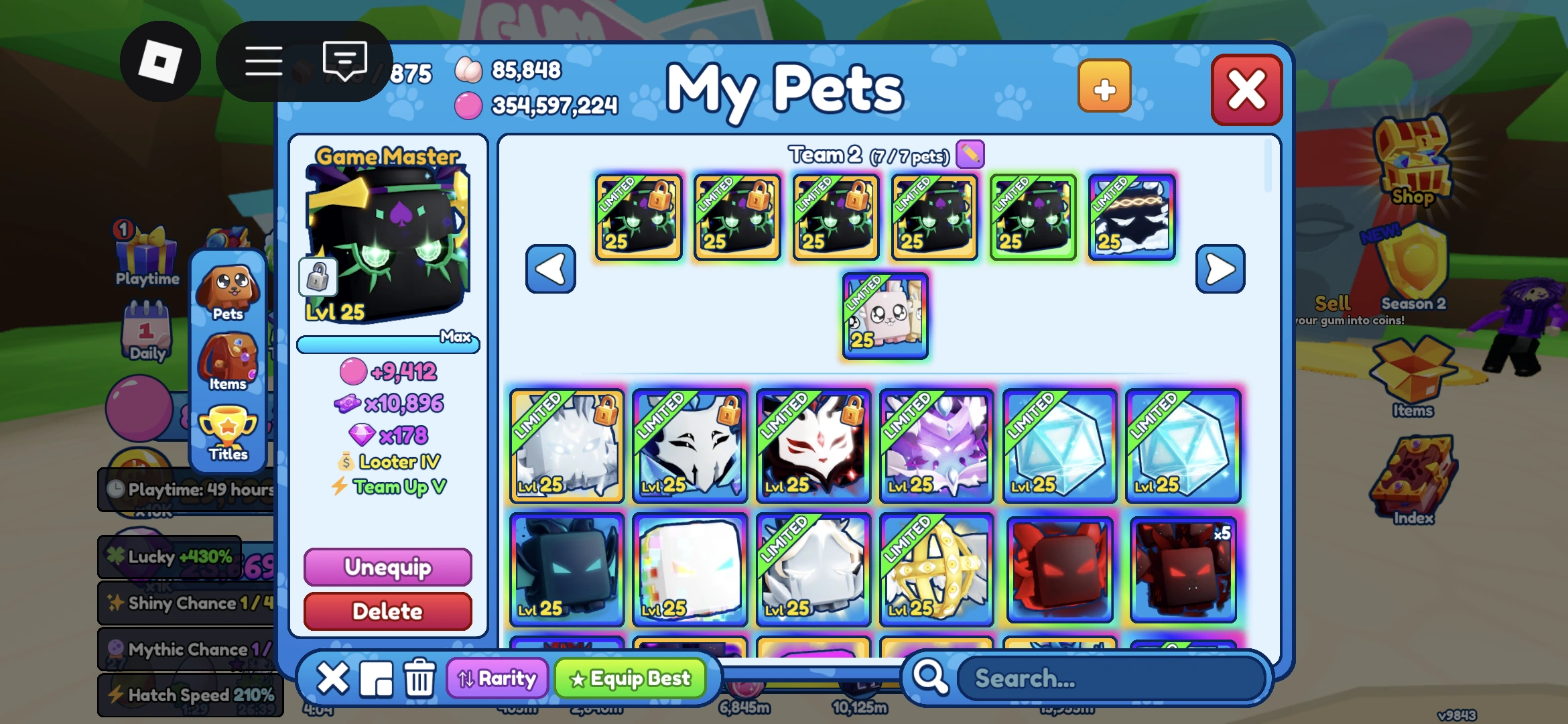
Task: Click the search magnifier icon
Action: pos(932,678)
